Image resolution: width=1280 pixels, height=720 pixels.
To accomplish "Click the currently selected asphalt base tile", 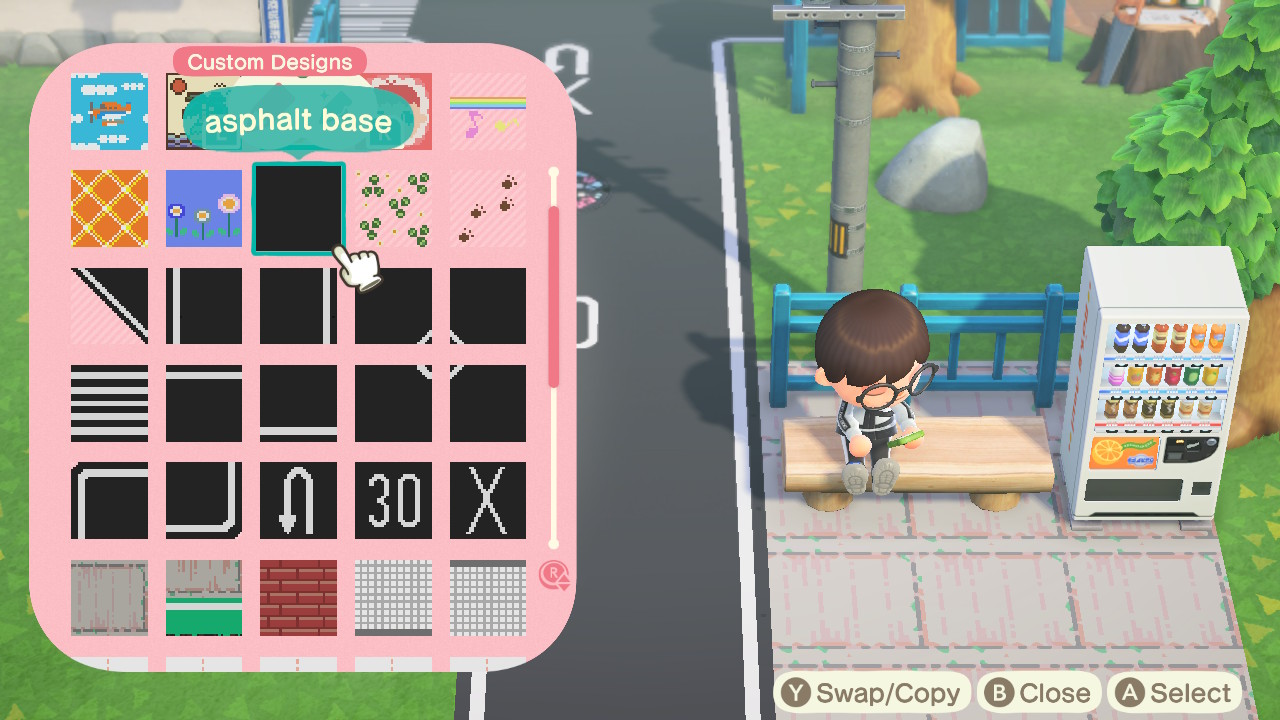I will 298,209.
